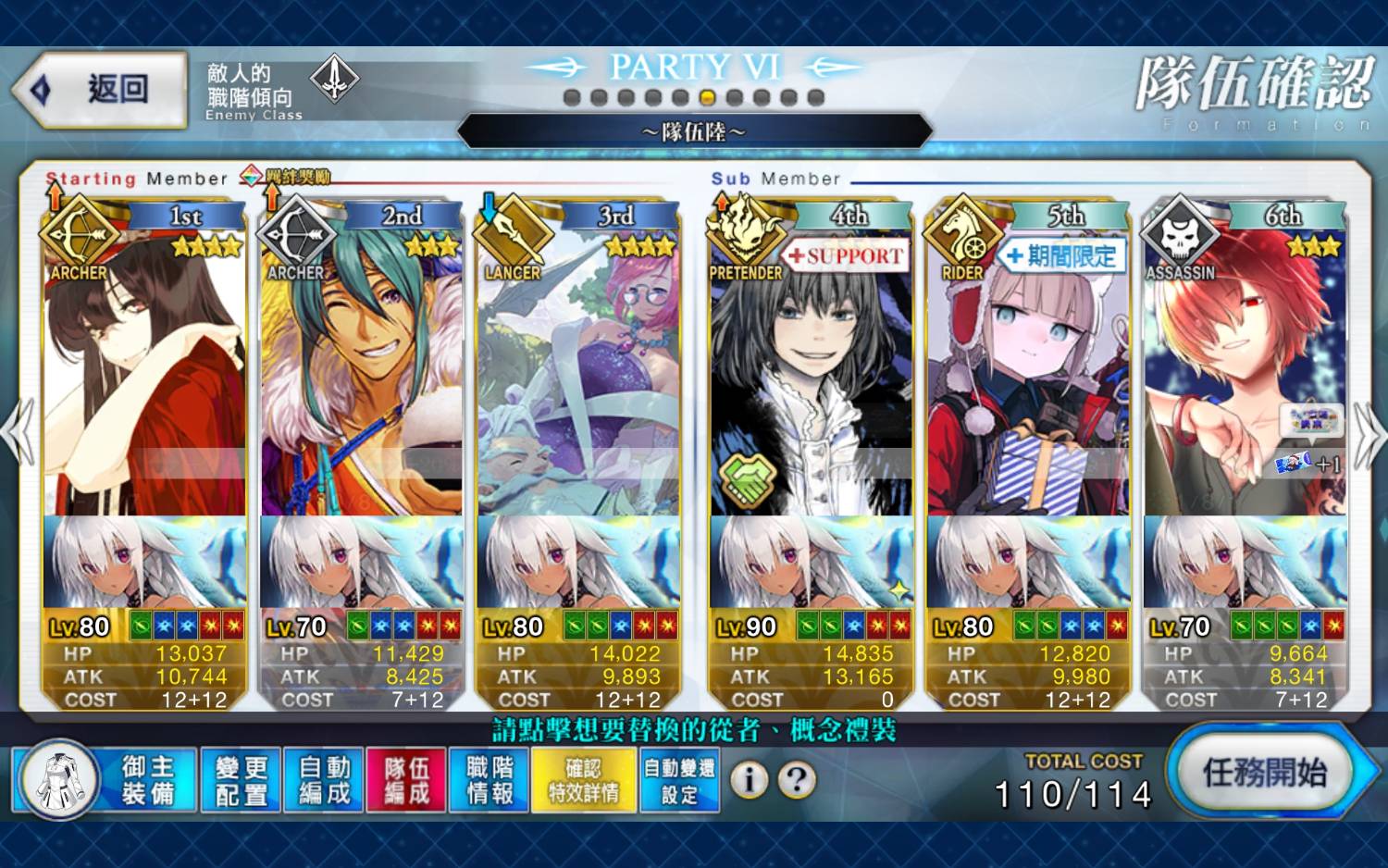
Task: Open 隊伍編成 party setup
Action: tap(406, 780)
